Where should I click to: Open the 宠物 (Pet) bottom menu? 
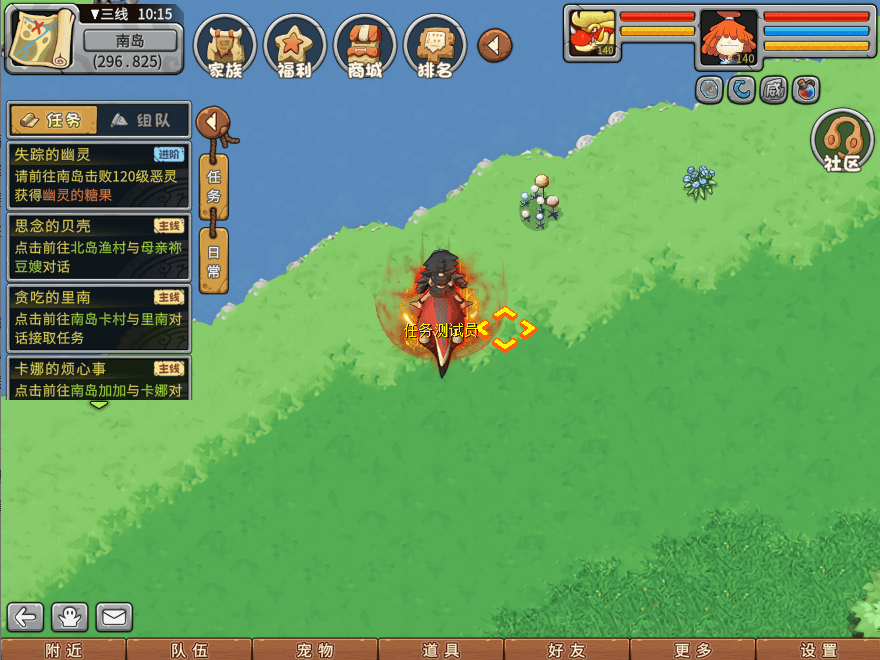[314, 650]
